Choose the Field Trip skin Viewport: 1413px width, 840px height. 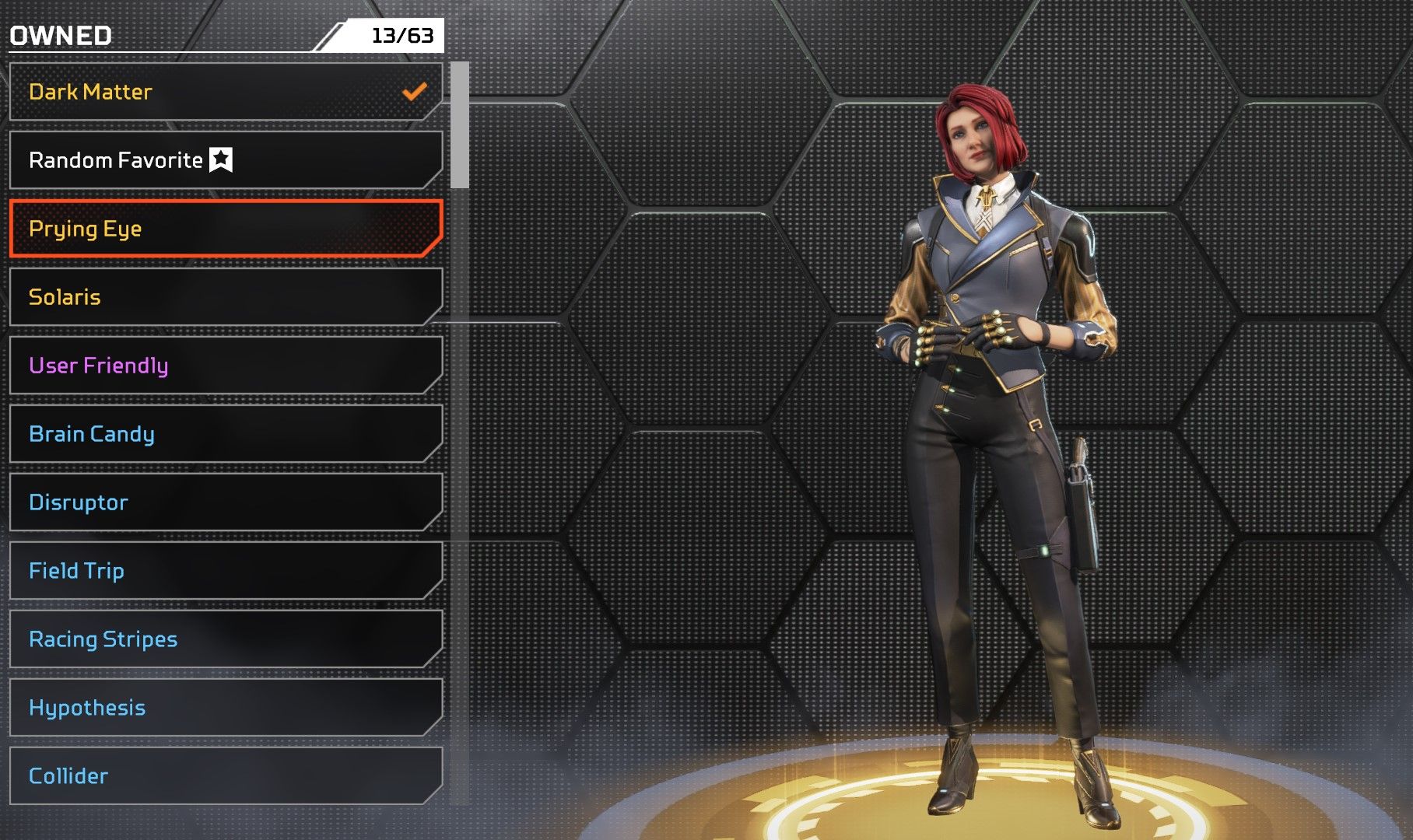pos(226,571)
